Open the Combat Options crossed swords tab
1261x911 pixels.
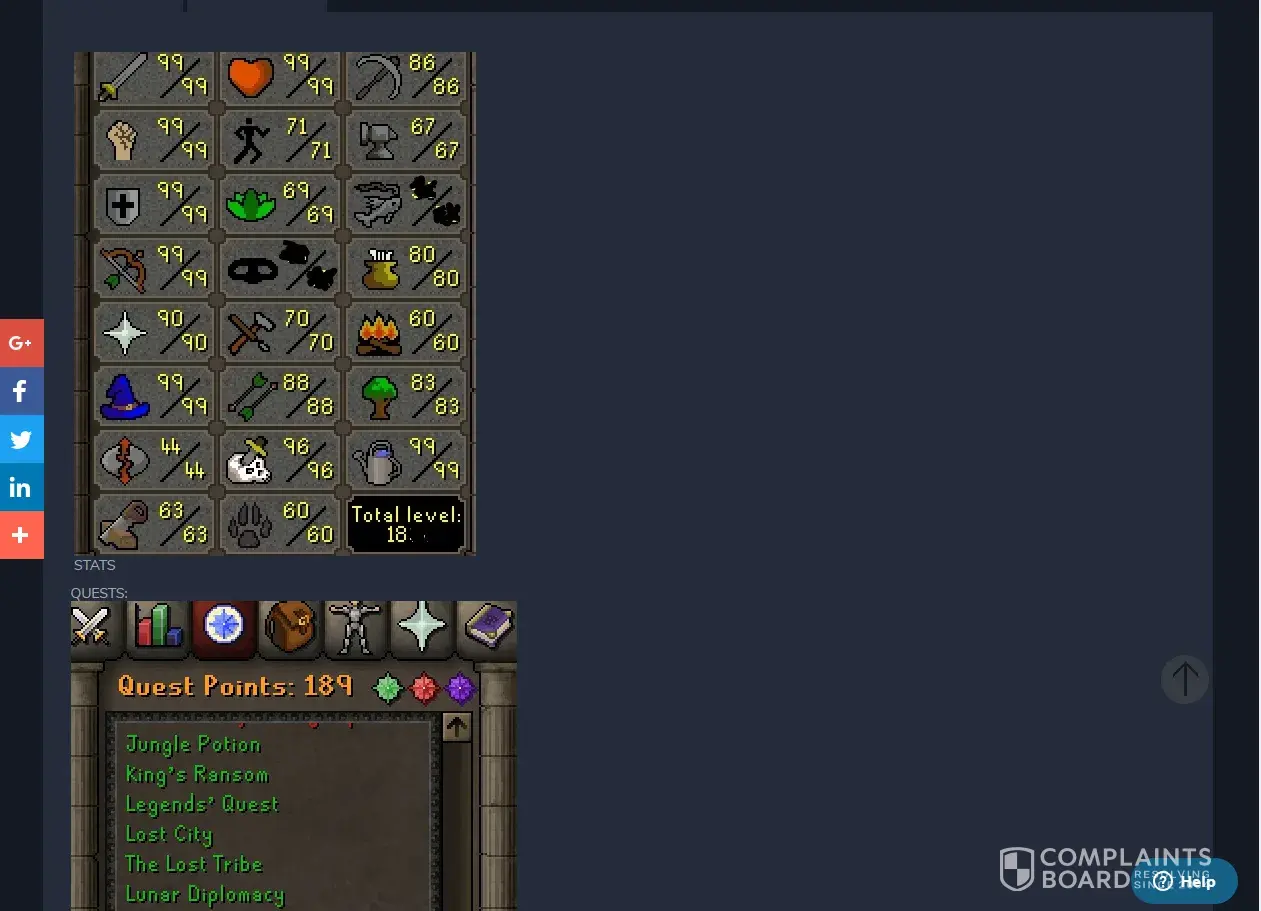coord(90,627)
